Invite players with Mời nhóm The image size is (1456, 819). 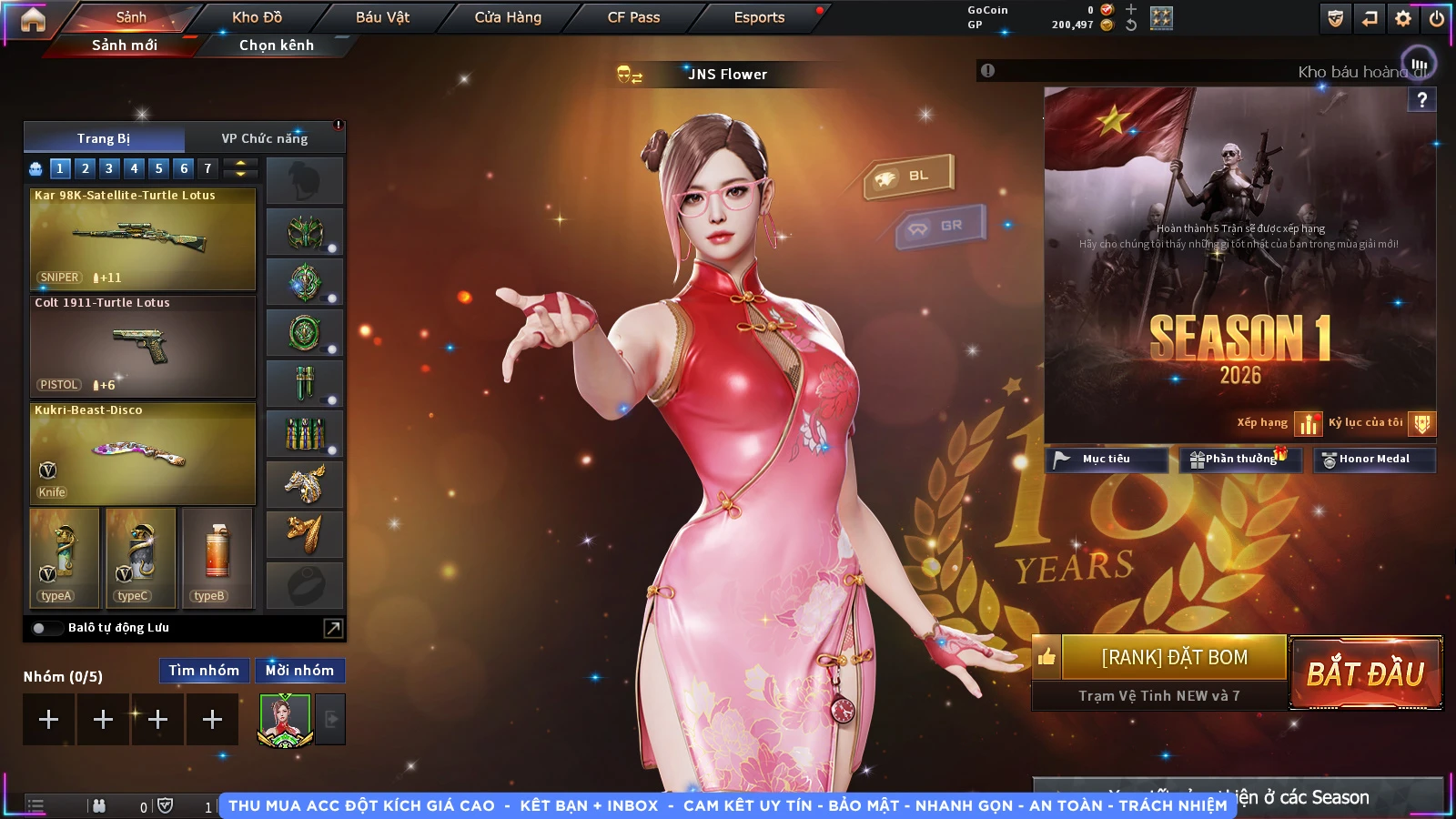(299, 671)
